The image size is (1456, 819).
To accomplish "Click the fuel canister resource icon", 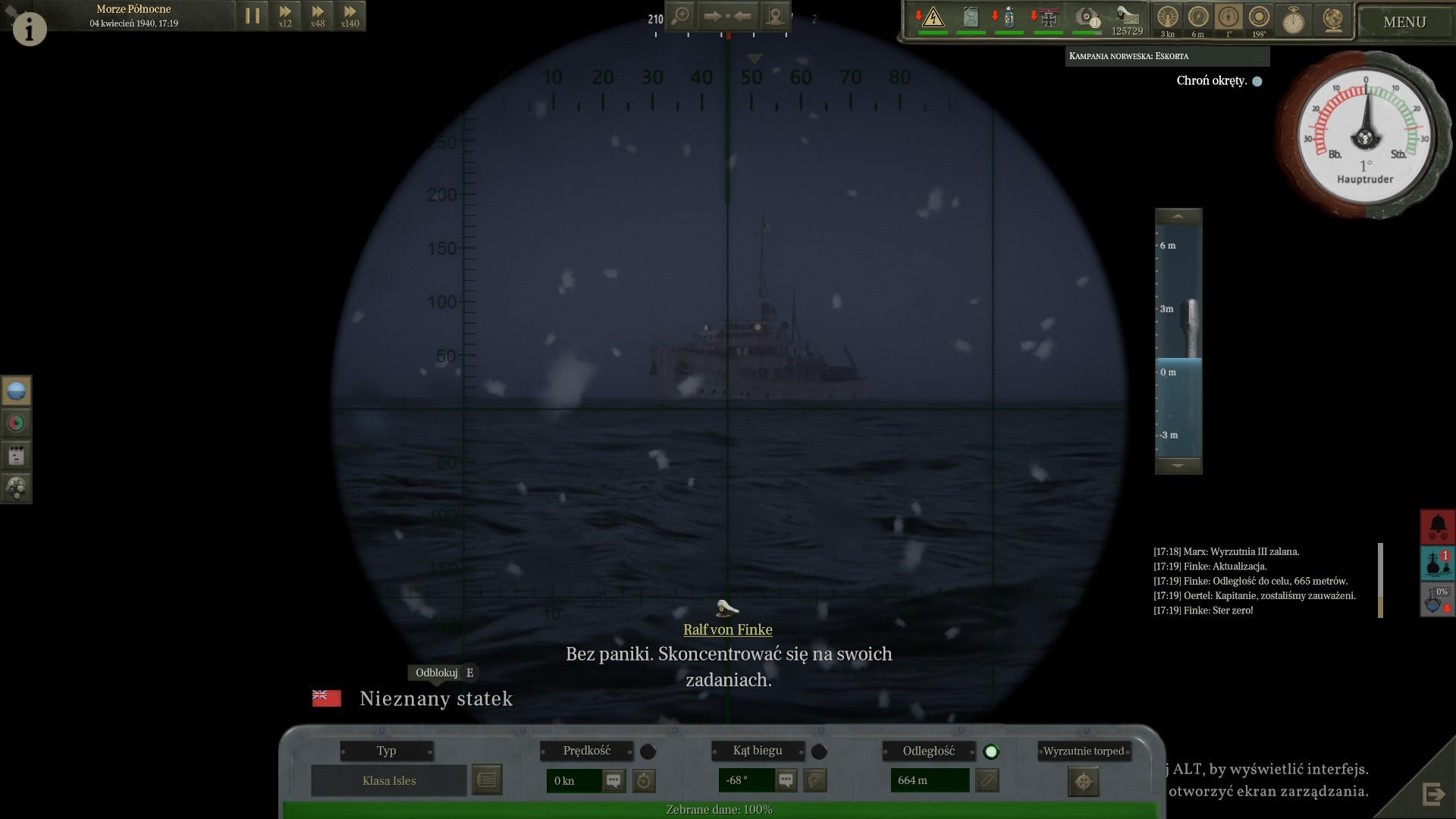I will (971, 17).
